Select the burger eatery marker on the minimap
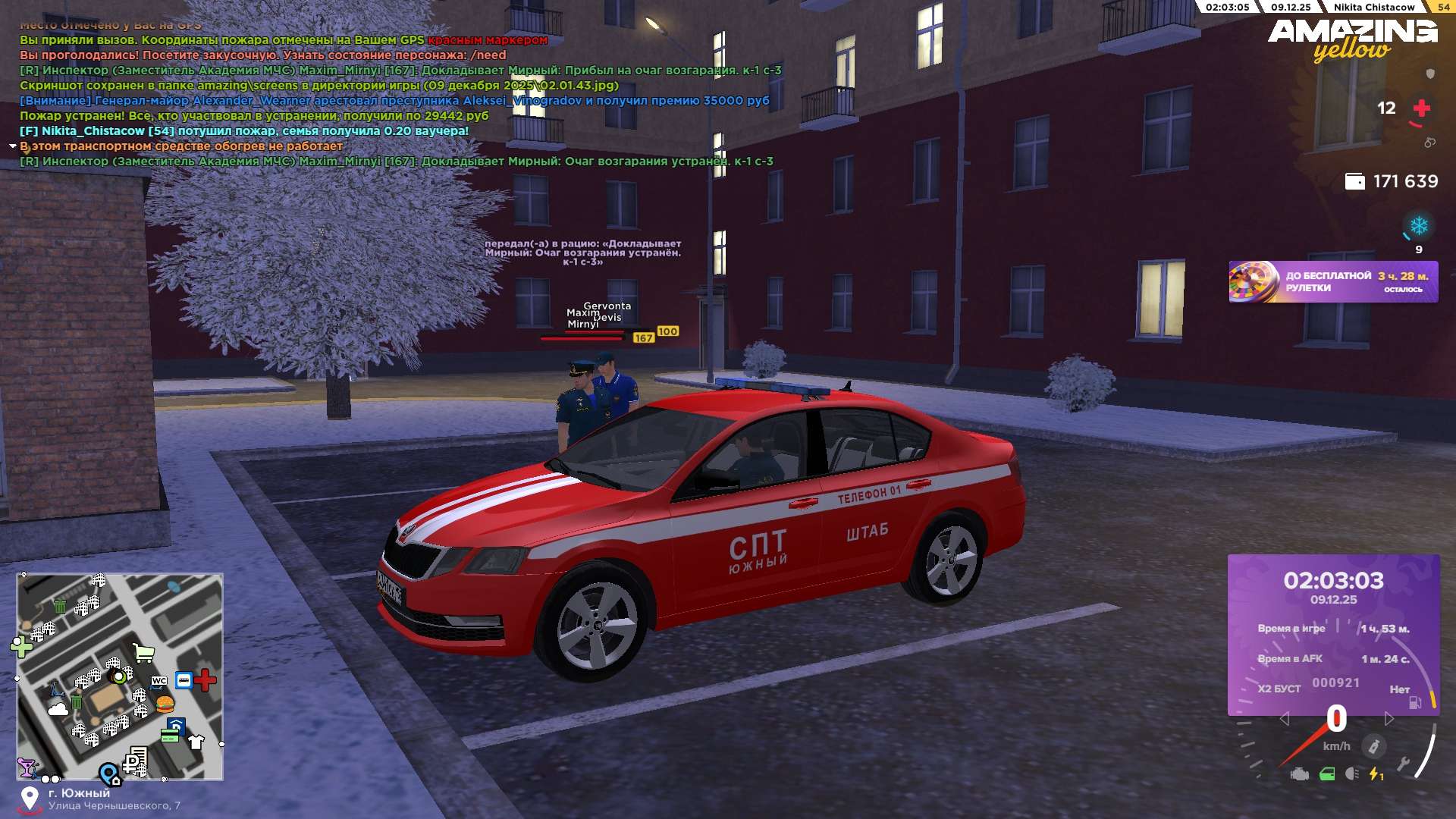Screen dimensions: 1456x819 pyautogui.click(x=165, y=704)
